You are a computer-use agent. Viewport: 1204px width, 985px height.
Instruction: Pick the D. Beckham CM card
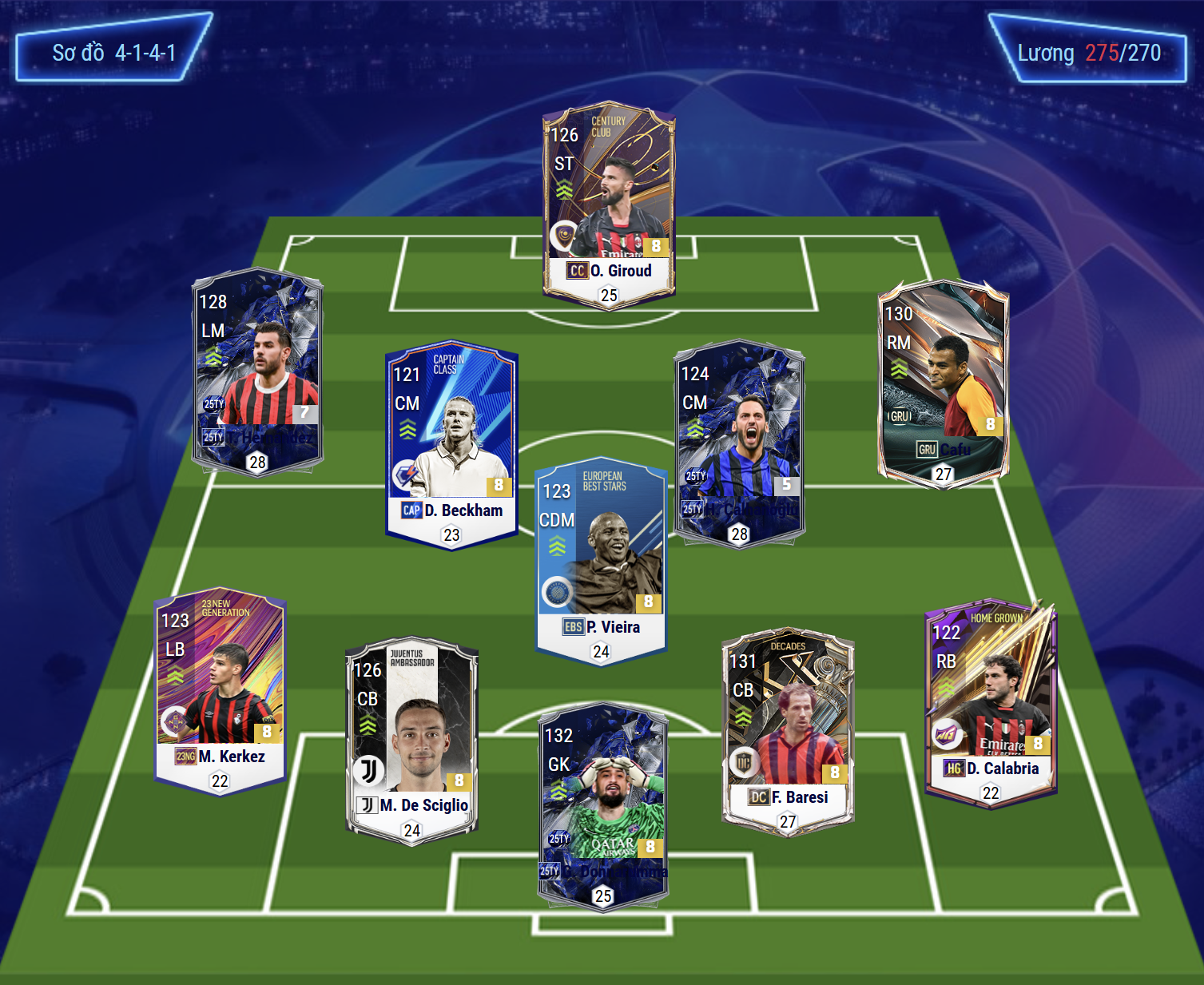pos(451,444)
